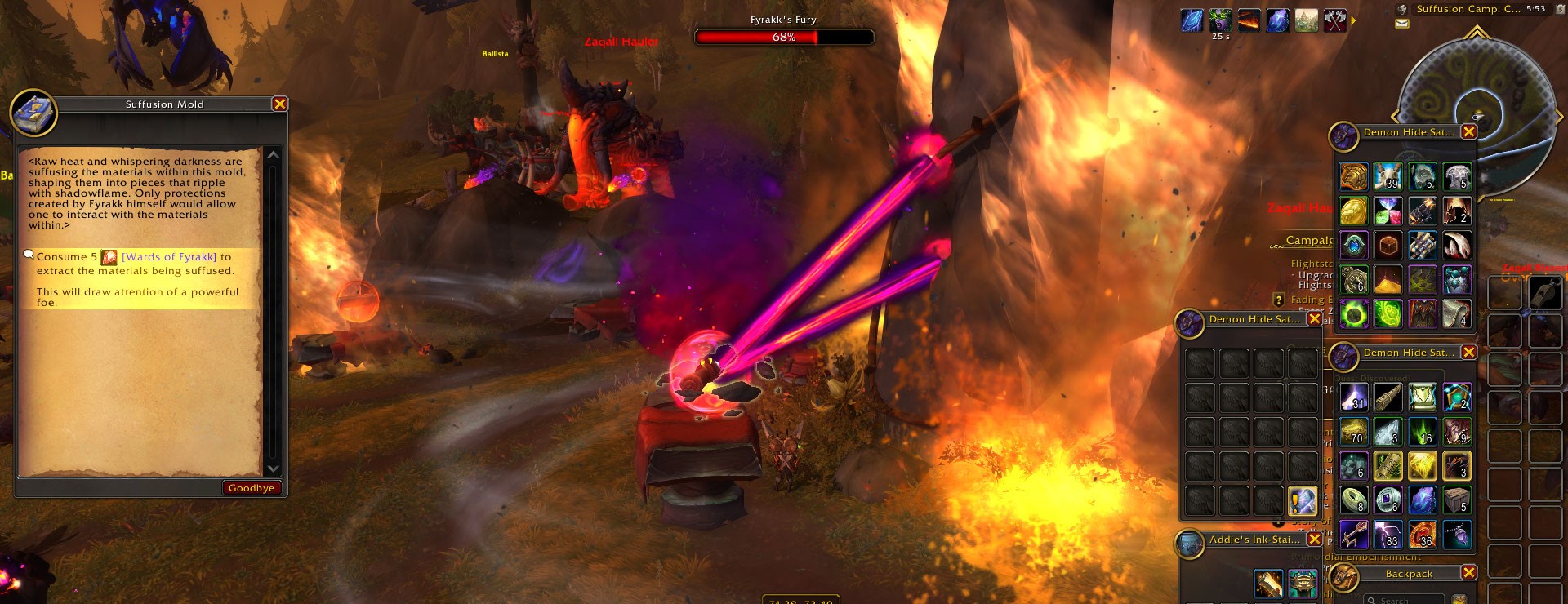Viewport: 1568px width, 604px height.
Task: Select the buff icon with the 25 s timer
Action: click(1221, 20)
